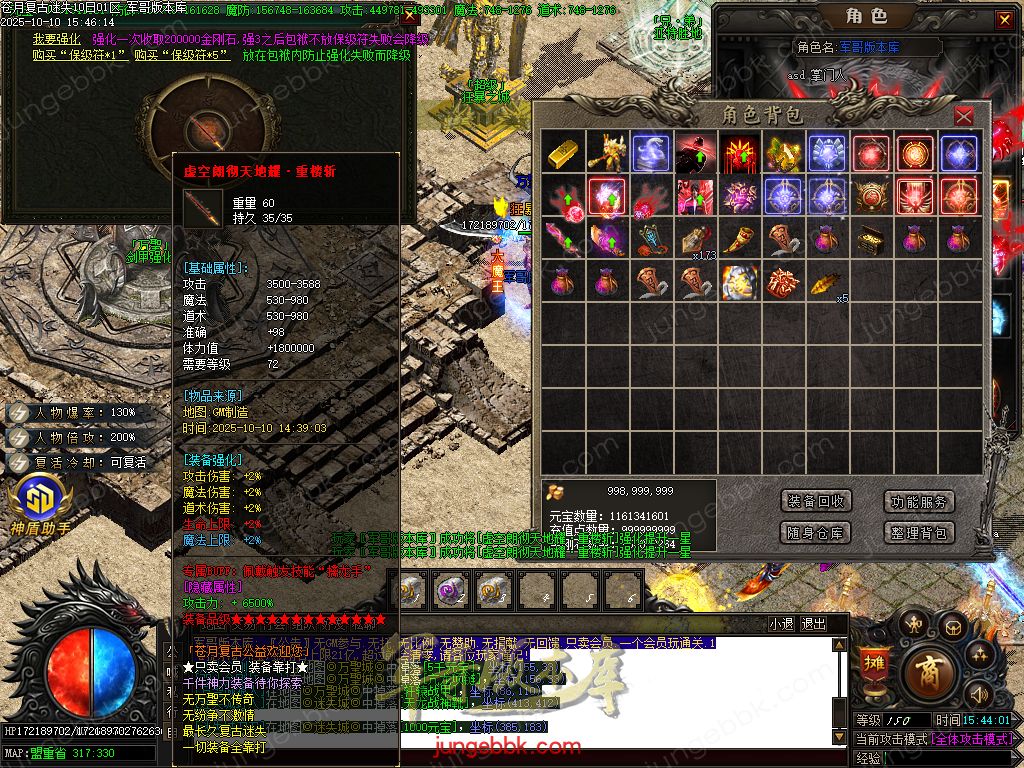Close the character backpack window

point(963,116)
